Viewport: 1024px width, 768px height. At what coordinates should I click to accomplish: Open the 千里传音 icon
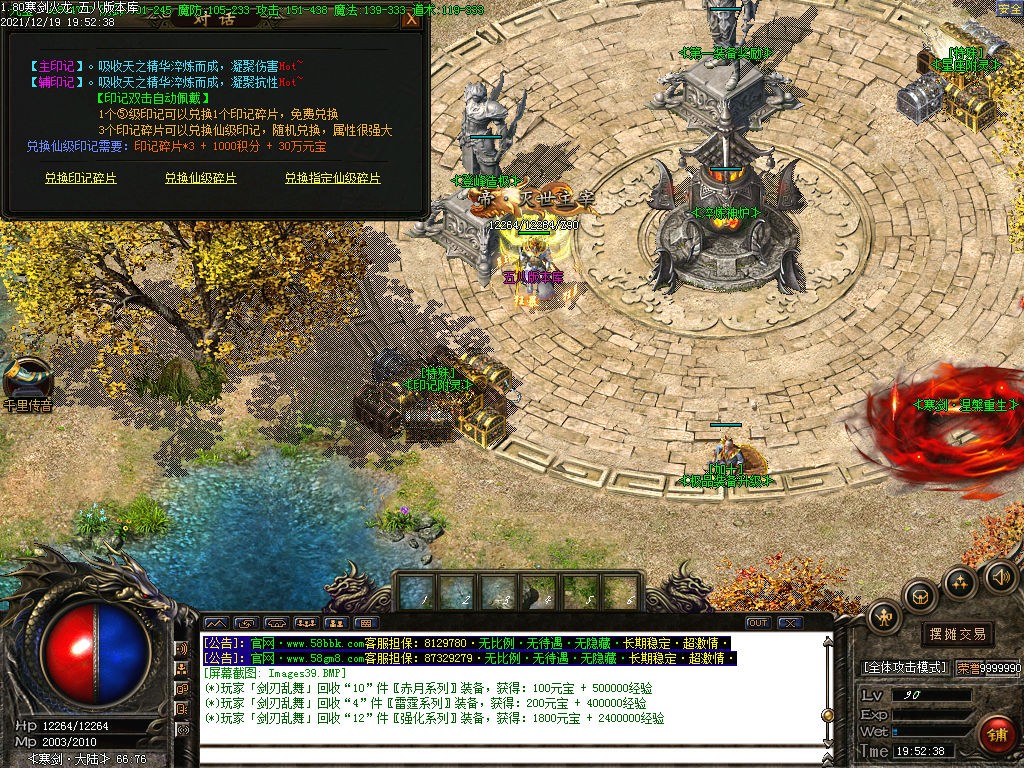27,380
